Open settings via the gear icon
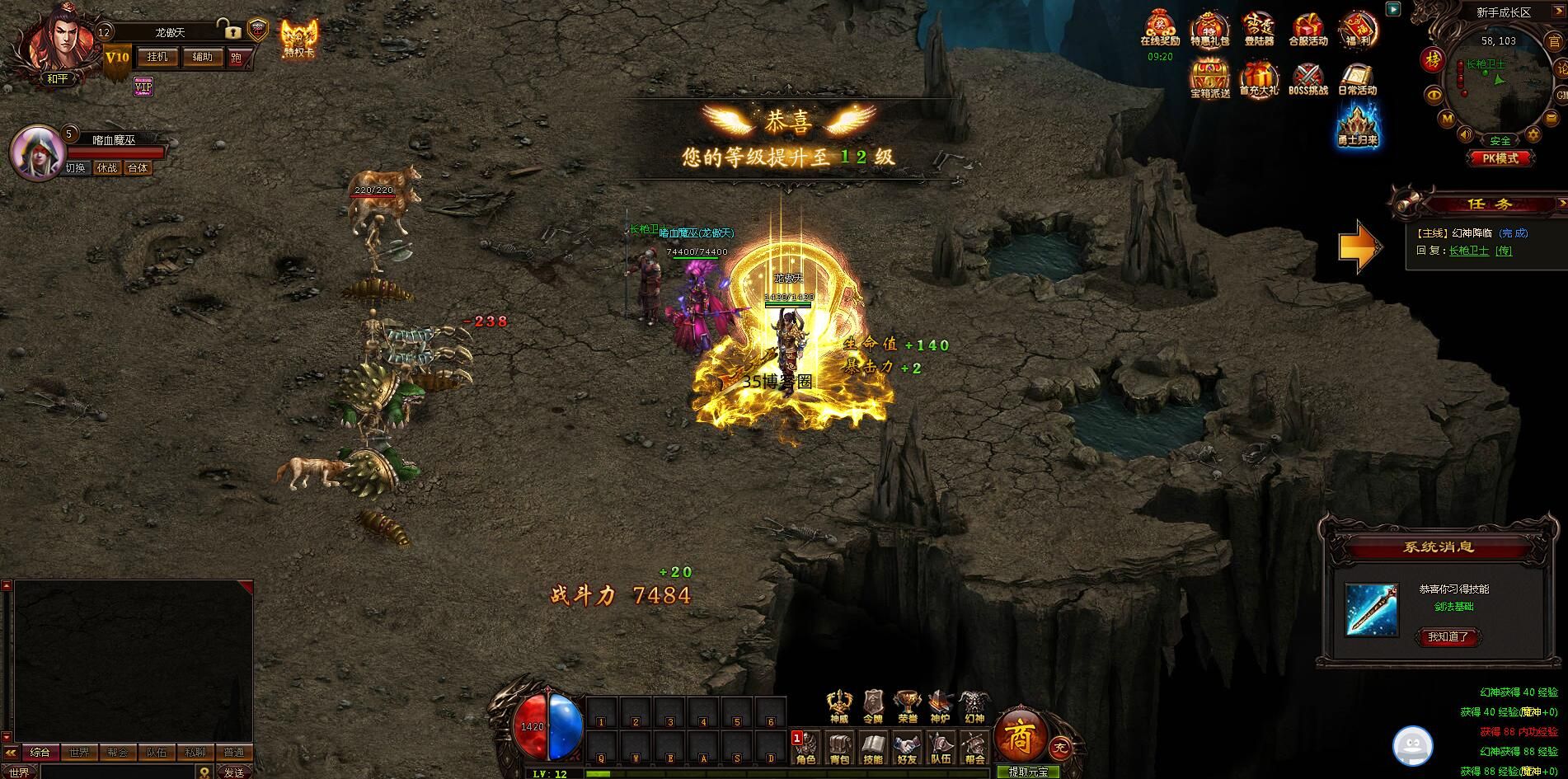 (1533, 133)
